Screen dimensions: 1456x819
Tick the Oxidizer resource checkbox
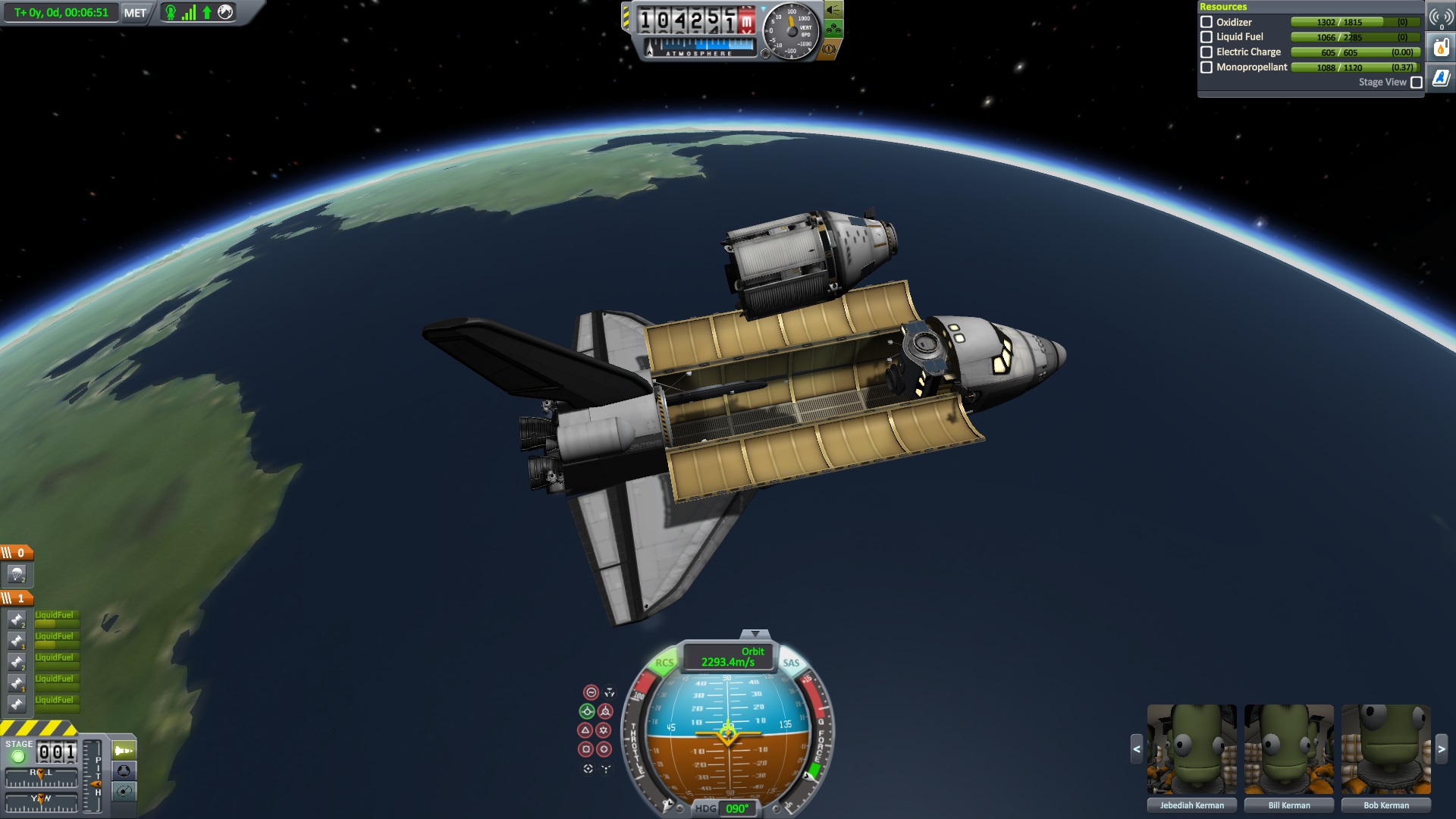coord(1207,22)
